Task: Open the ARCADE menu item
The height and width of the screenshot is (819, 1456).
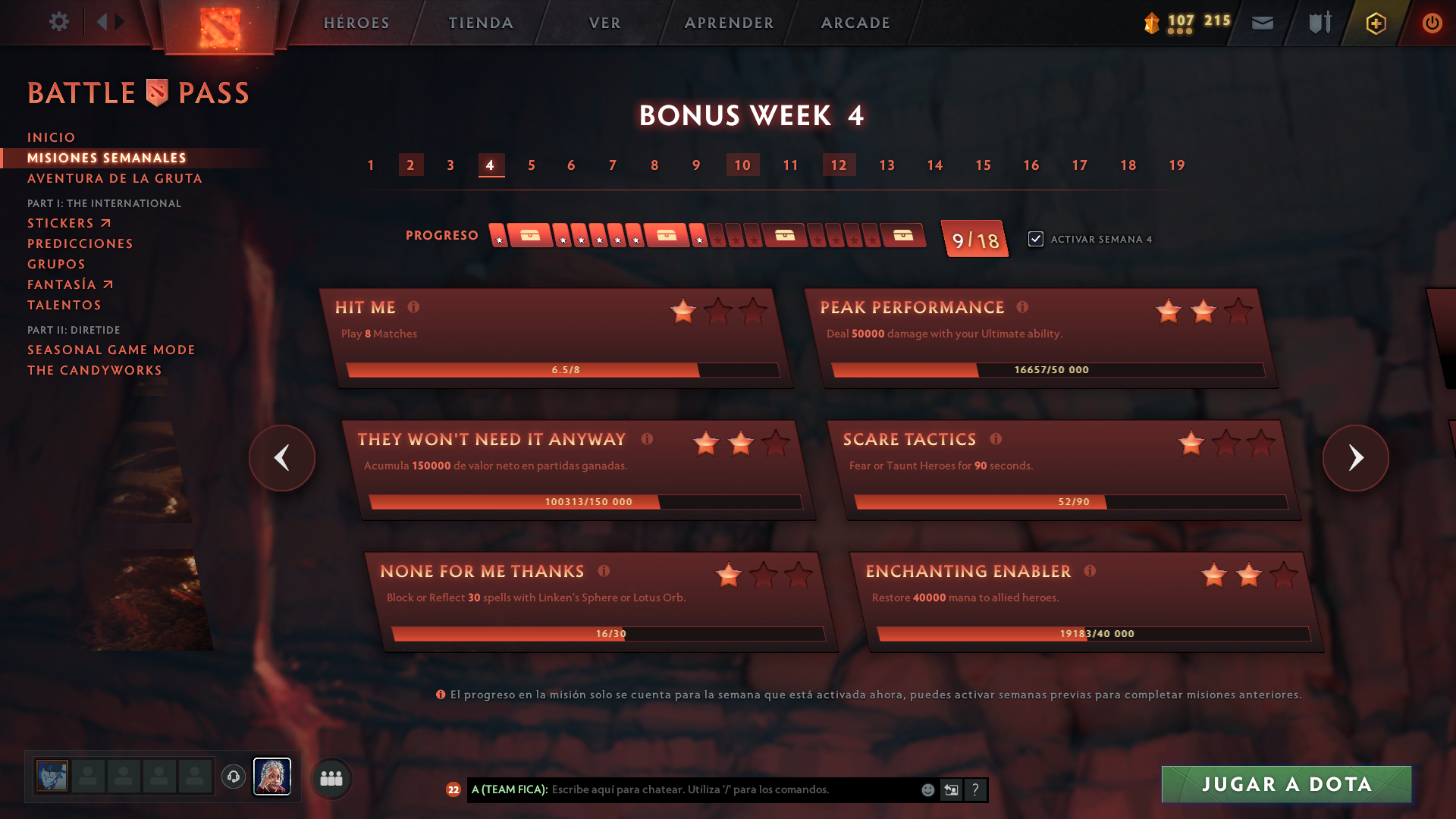Action: [855, 24]
